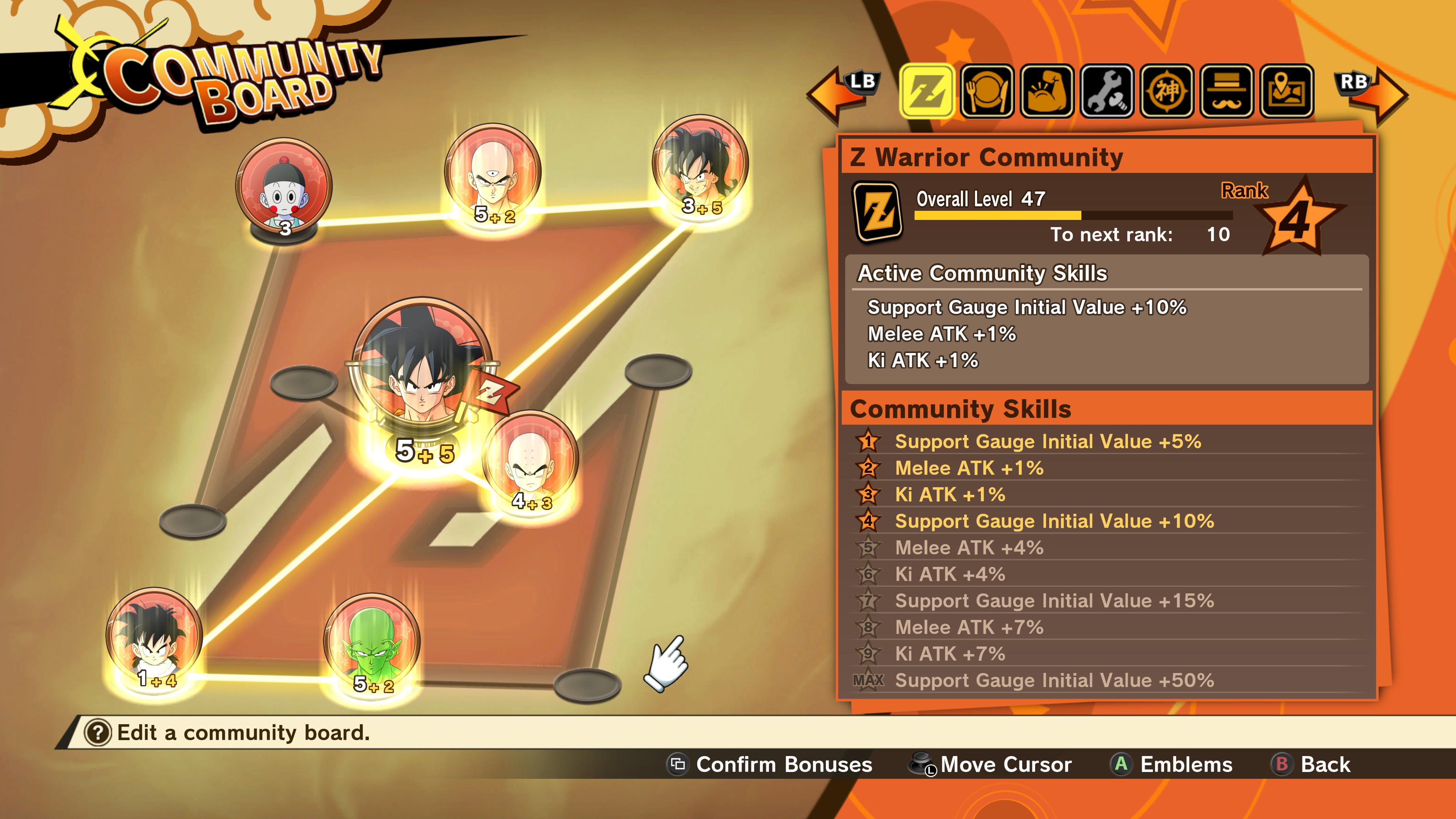The image size is (1456, 819).
Task: Open the Training Community flexing-arm tab
Action: [x=1047, y=91]
